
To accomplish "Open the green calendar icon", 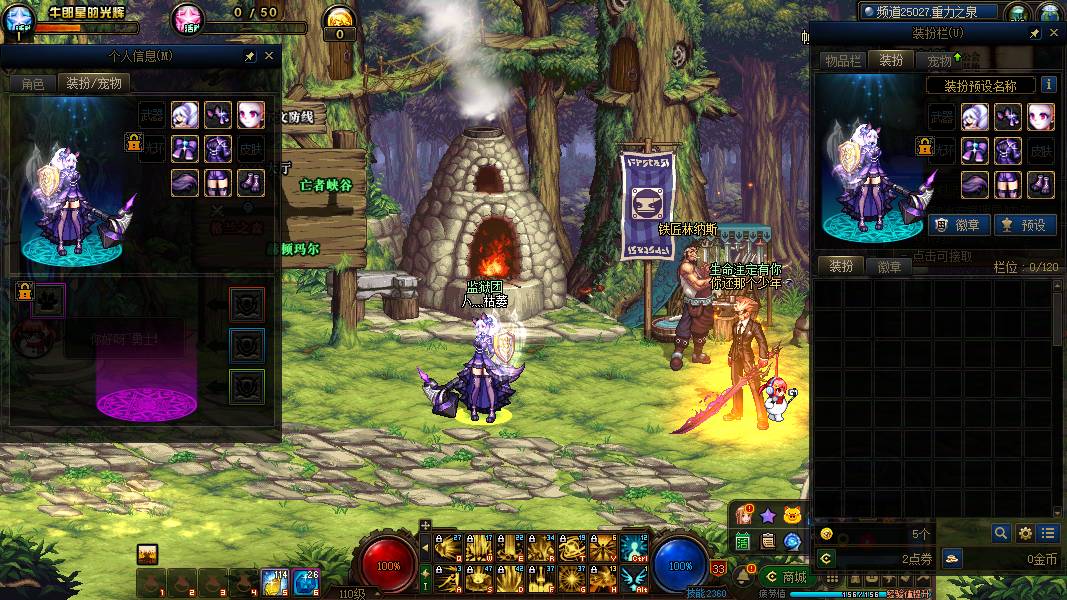I will coord(743,541).
